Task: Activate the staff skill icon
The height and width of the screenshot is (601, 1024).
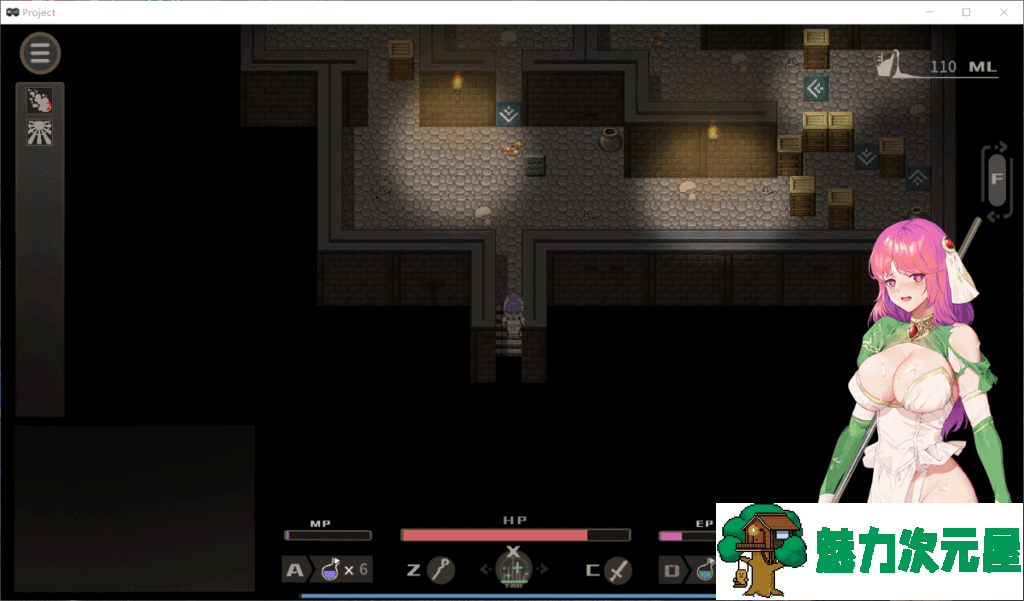Action: pyautogui.click(x=441, y=570)
